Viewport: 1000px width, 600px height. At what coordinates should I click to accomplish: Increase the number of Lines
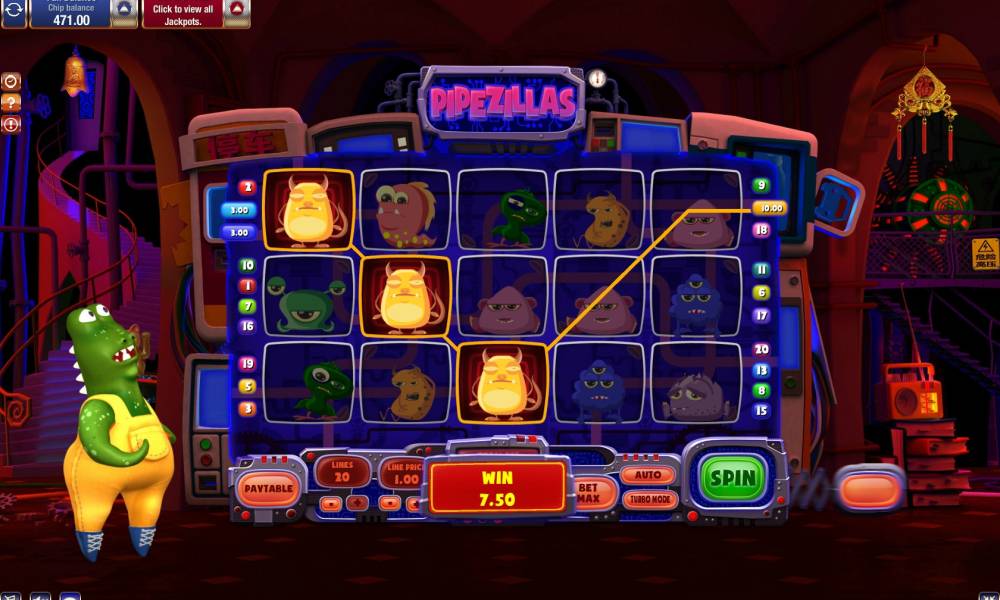357,503
